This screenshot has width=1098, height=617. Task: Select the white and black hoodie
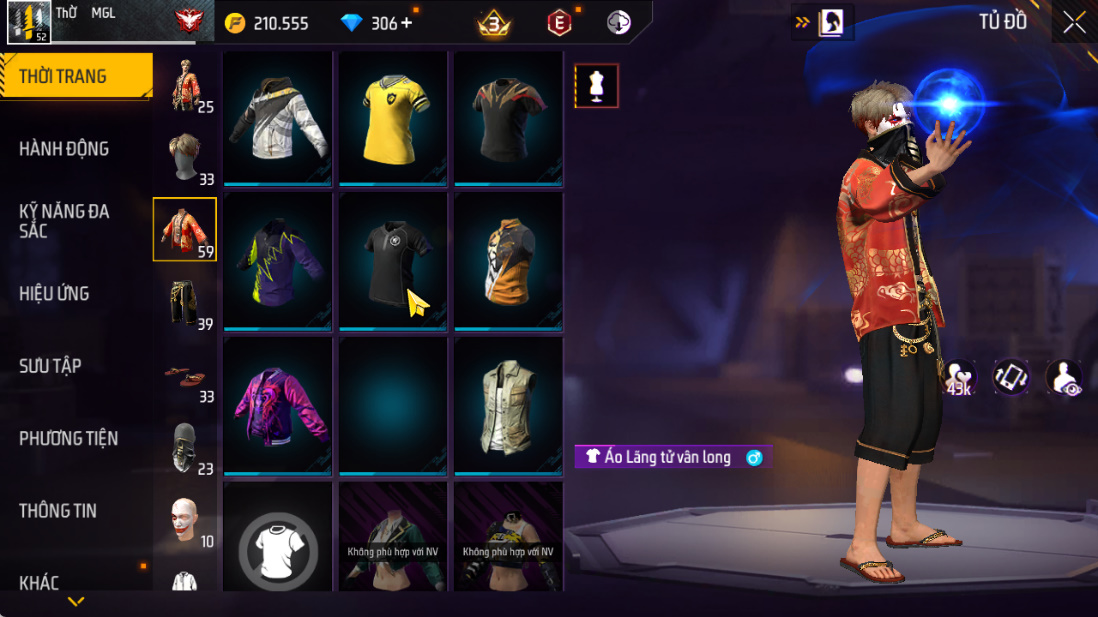[x=277, y=118]
